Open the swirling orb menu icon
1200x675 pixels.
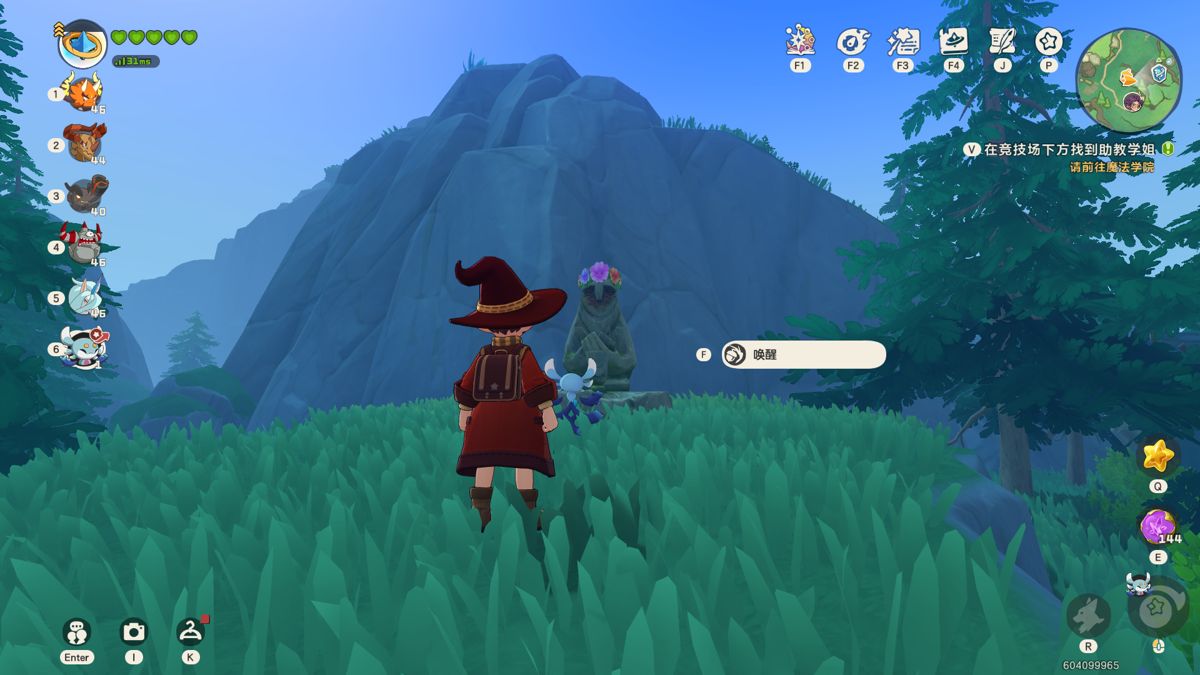[852, 41]
